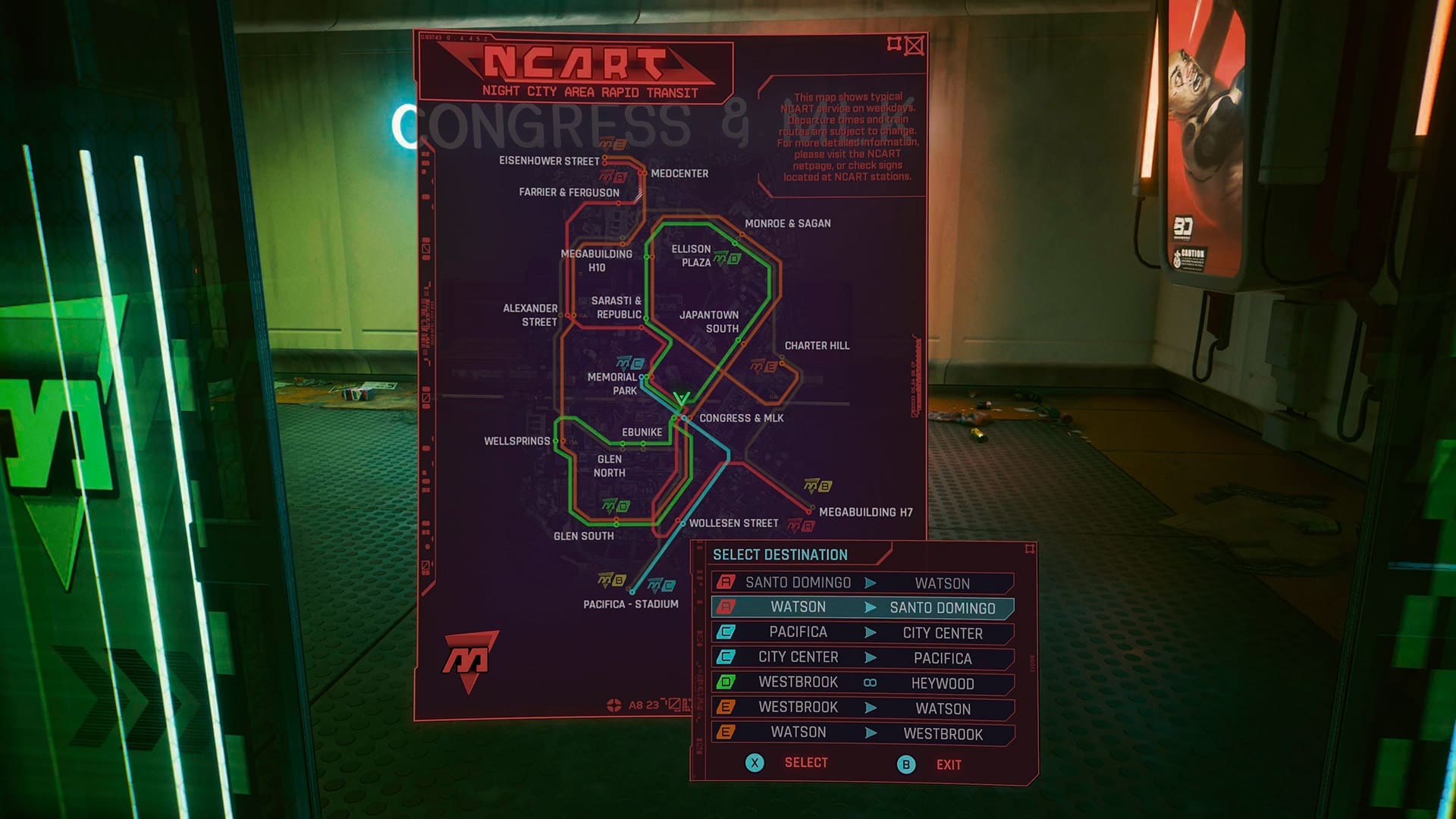Click the Japantown South station dot

coord(739,340)
